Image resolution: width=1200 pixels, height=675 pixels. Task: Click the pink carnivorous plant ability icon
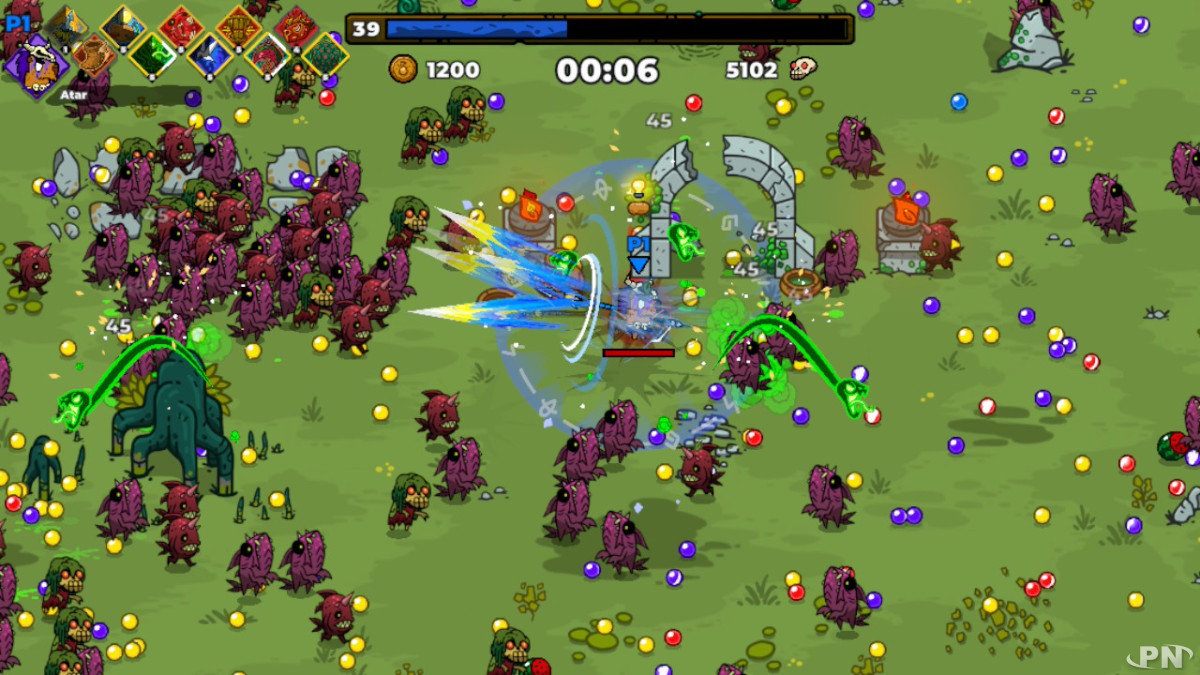click(x=267, y=55)
